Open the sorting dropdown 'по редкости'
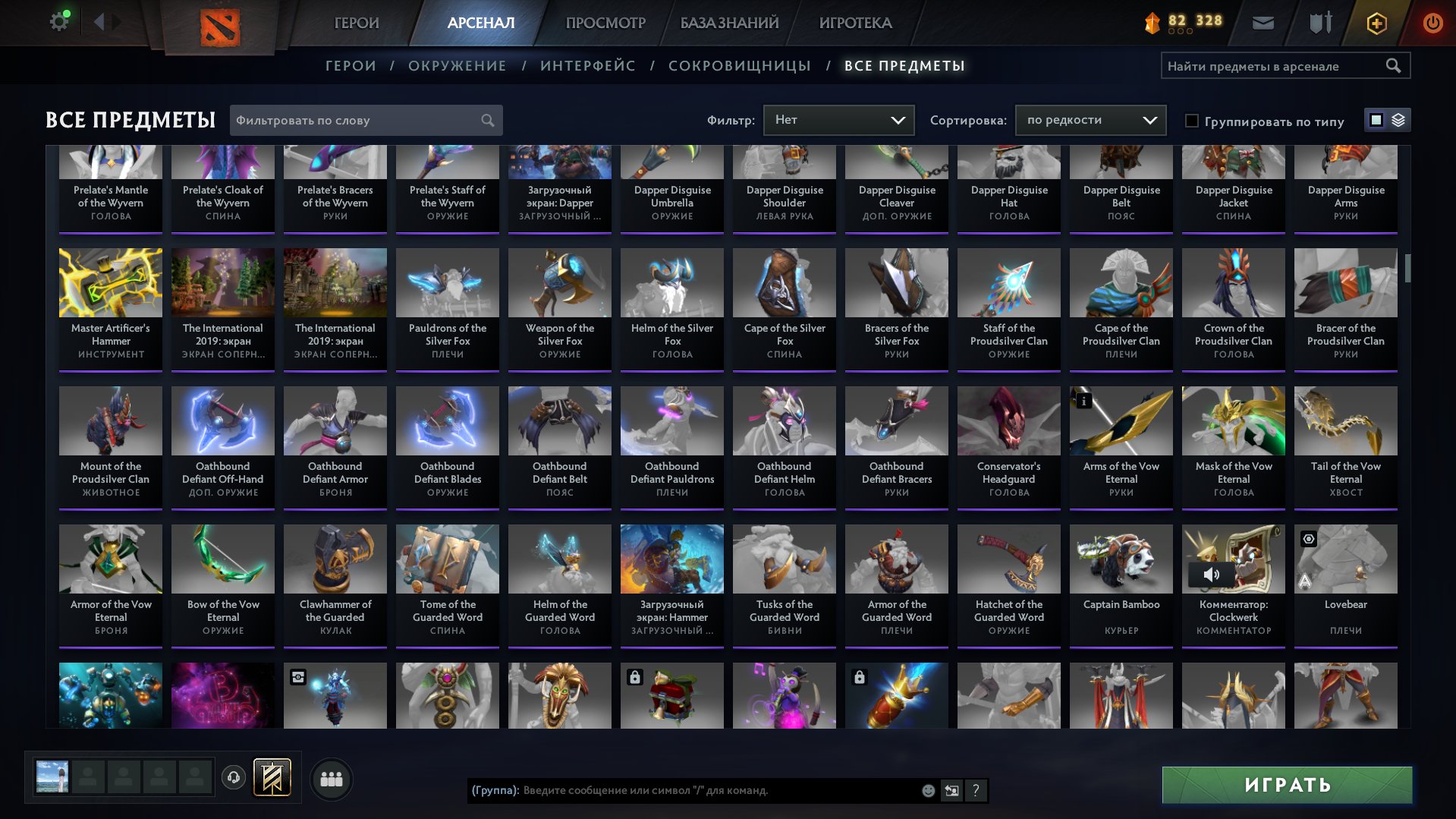 point(1090,119)
